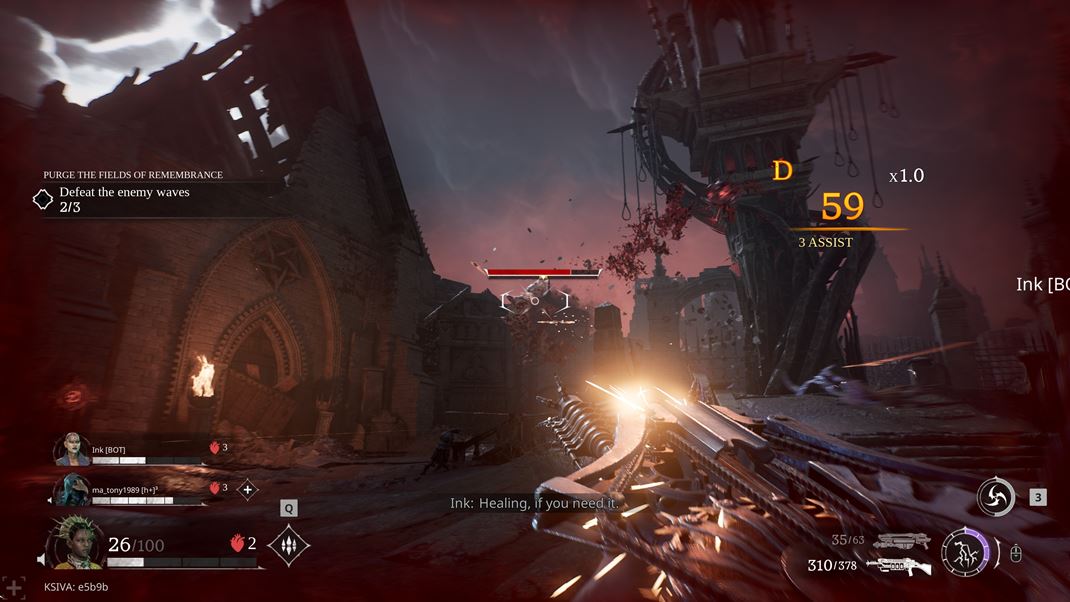Click the plus diamond beside ma_tony1989
The image size is (1070, 602).
(247, 489)
